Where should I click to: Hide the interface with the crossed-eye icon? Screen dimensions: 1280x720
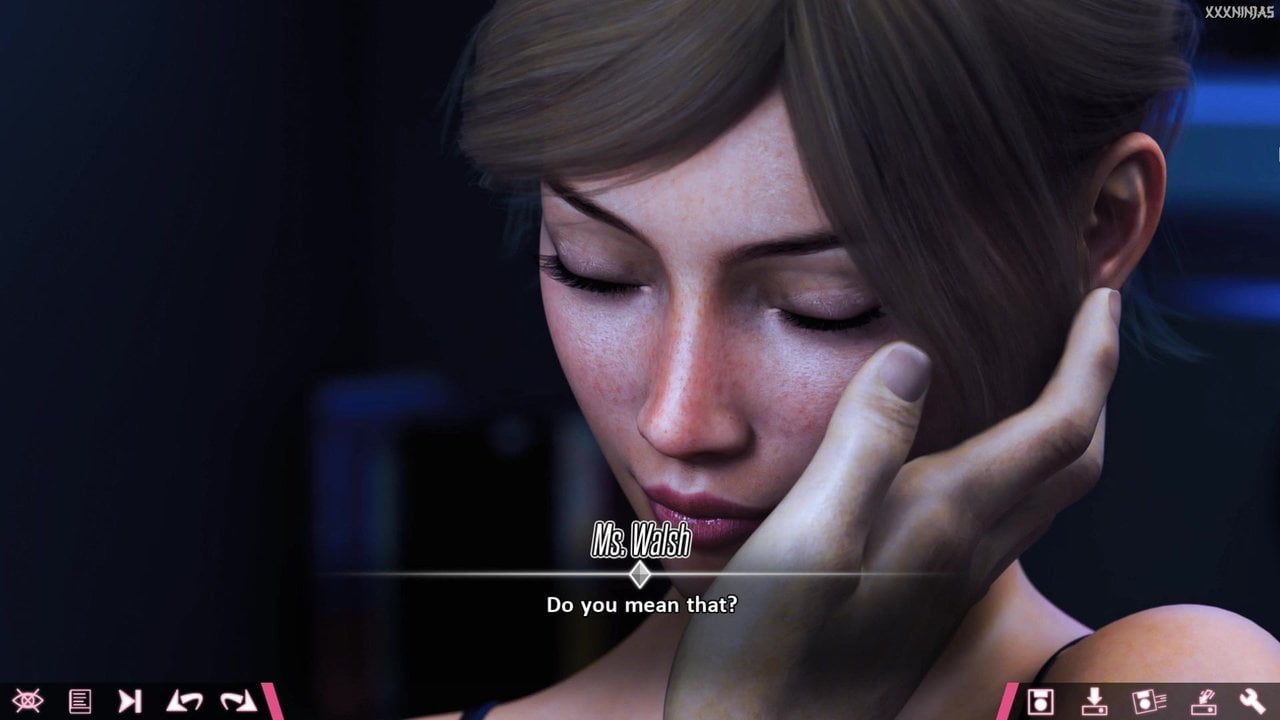click(x=27, y=701)
